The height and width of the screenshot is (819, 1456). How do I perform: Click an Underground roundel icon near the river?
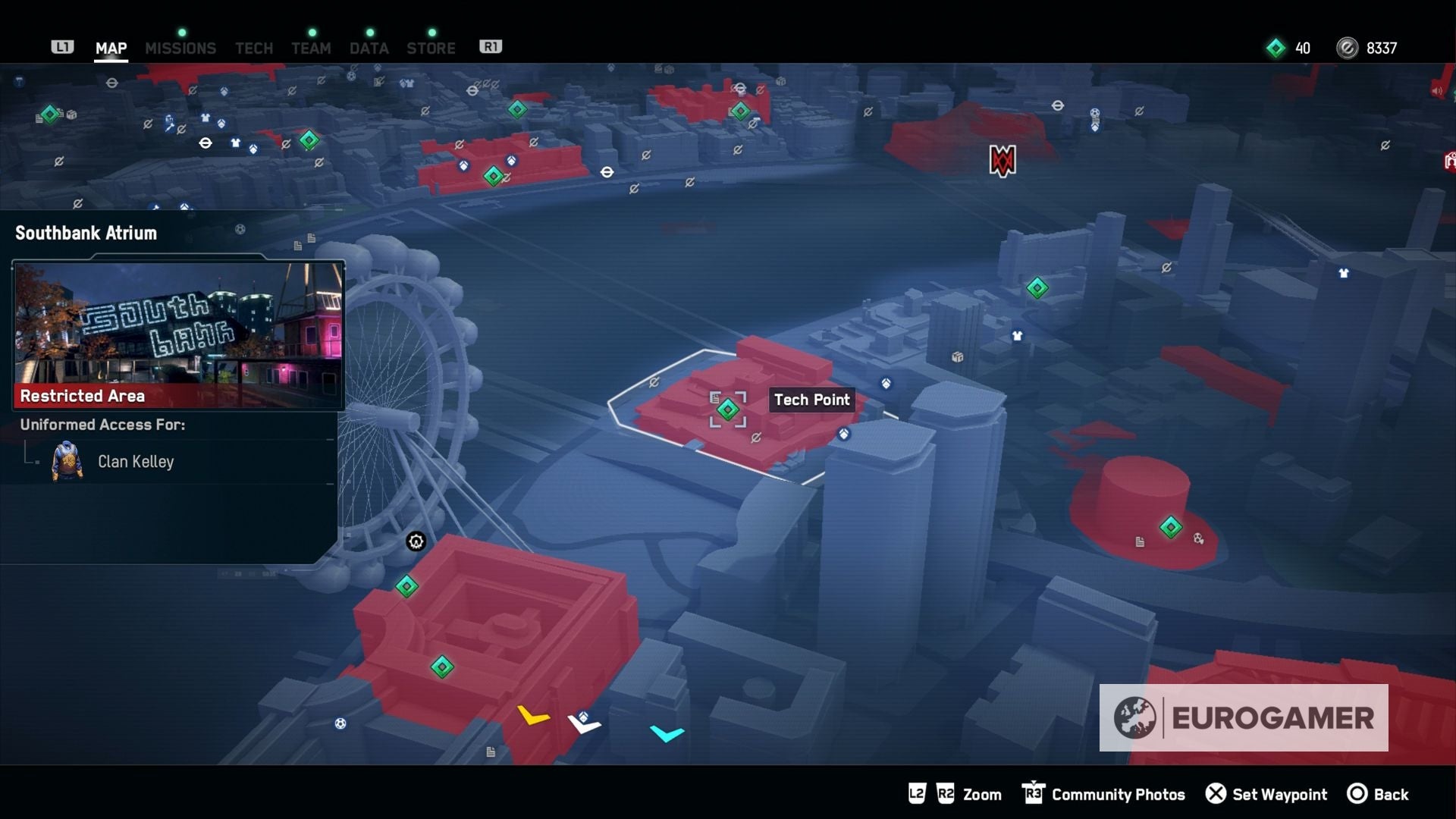tap(606, 173)
